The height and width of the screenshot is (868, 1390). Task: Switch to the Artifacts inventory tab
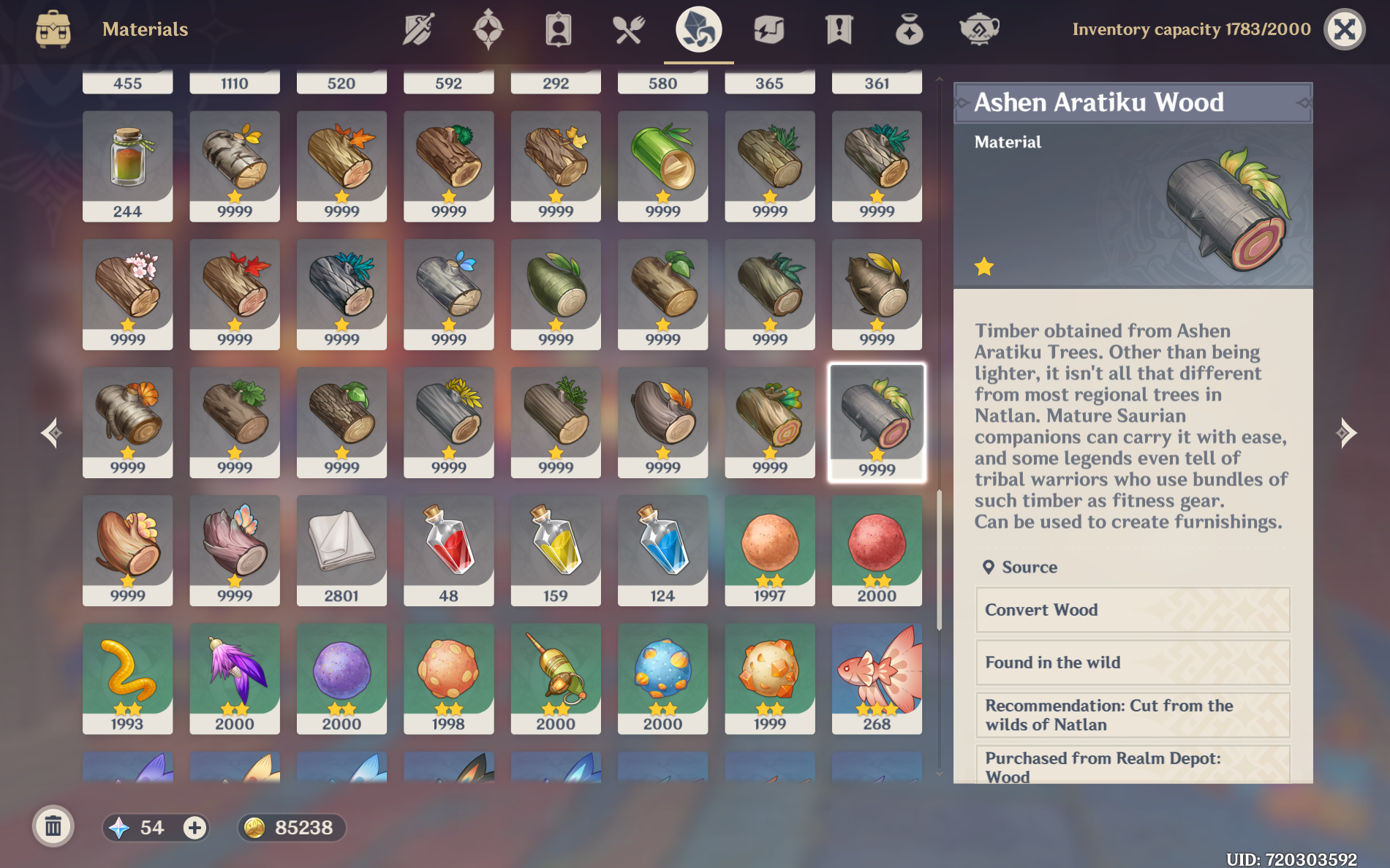pyautogui.click(x=488, y=29)
